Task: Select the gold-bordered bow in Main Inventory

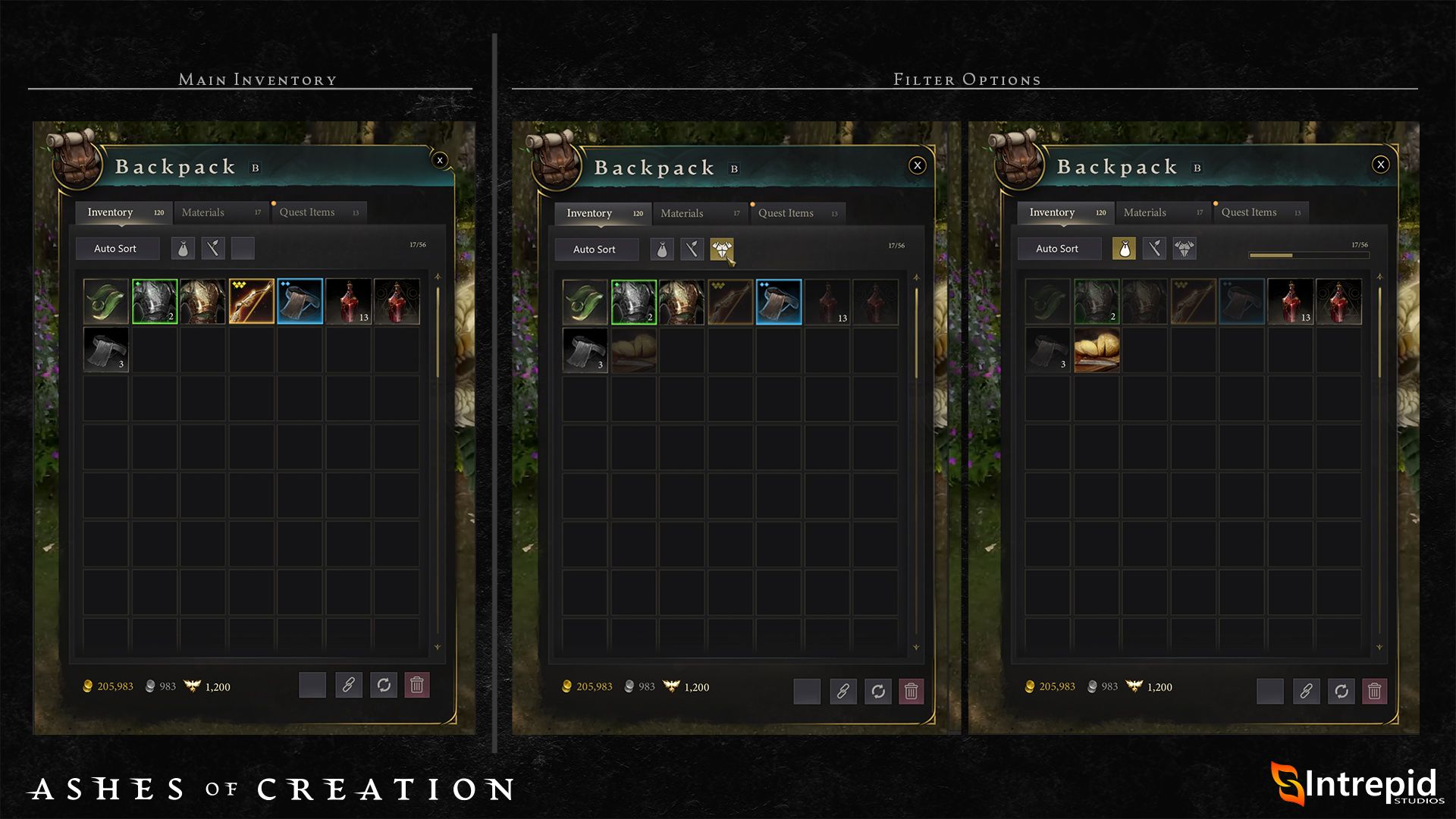Action: [252, 302]
